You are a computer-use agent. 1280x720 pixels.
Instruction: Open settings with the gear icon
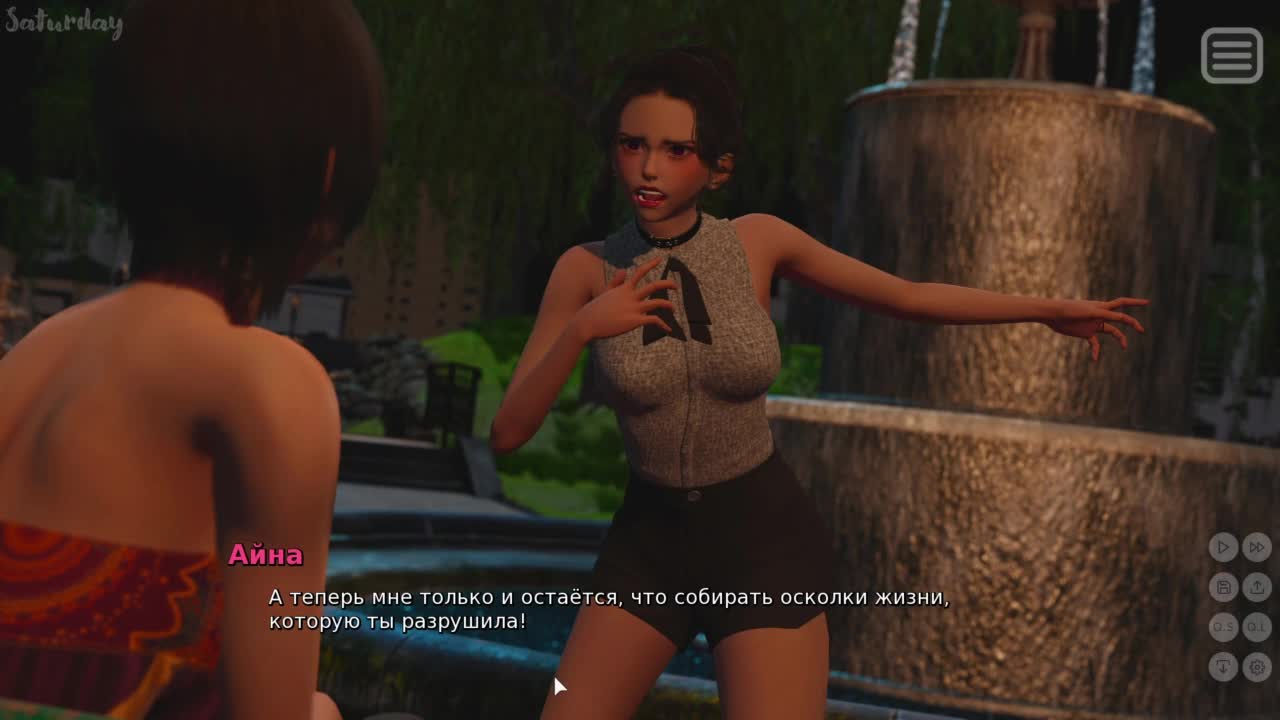click(1257, 667)
